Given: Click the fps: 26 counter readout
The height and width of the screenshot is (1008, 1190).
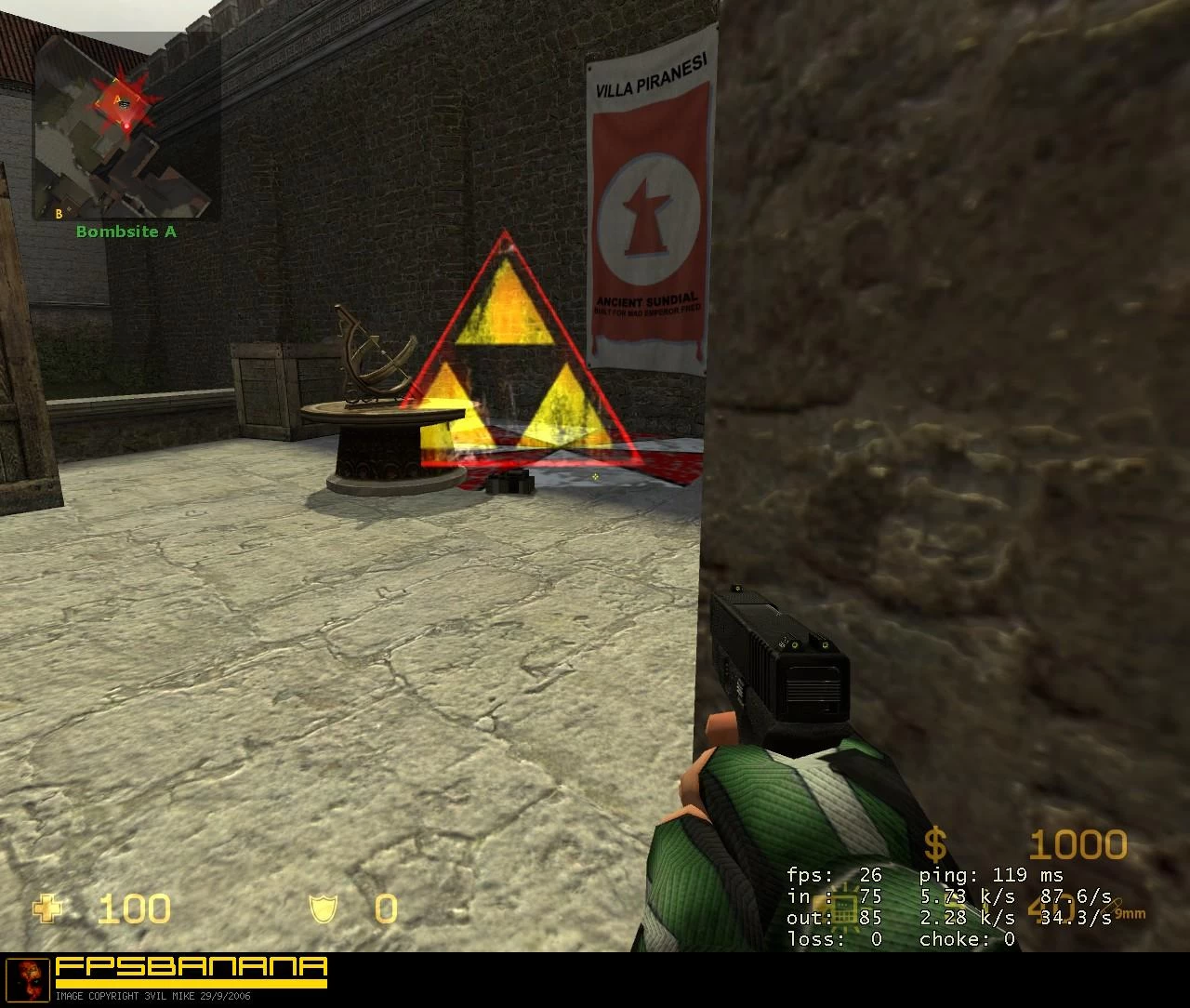Looking at the screenshot, I should (x=834, y=875).
